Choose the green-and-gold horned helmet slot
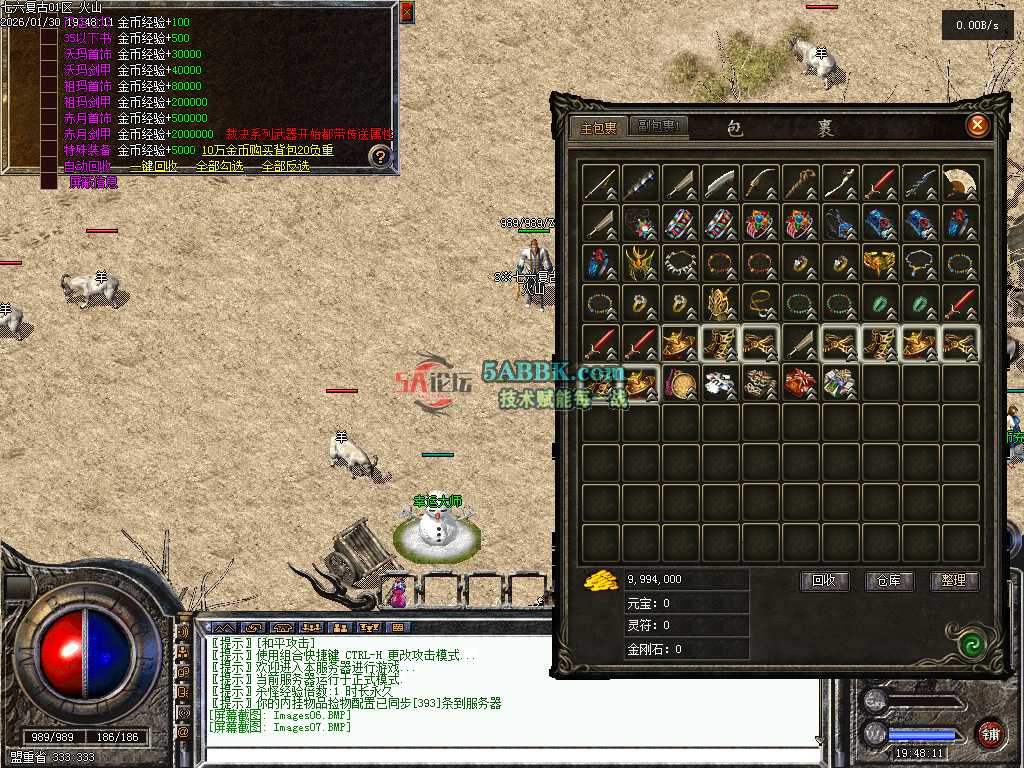 641,263
